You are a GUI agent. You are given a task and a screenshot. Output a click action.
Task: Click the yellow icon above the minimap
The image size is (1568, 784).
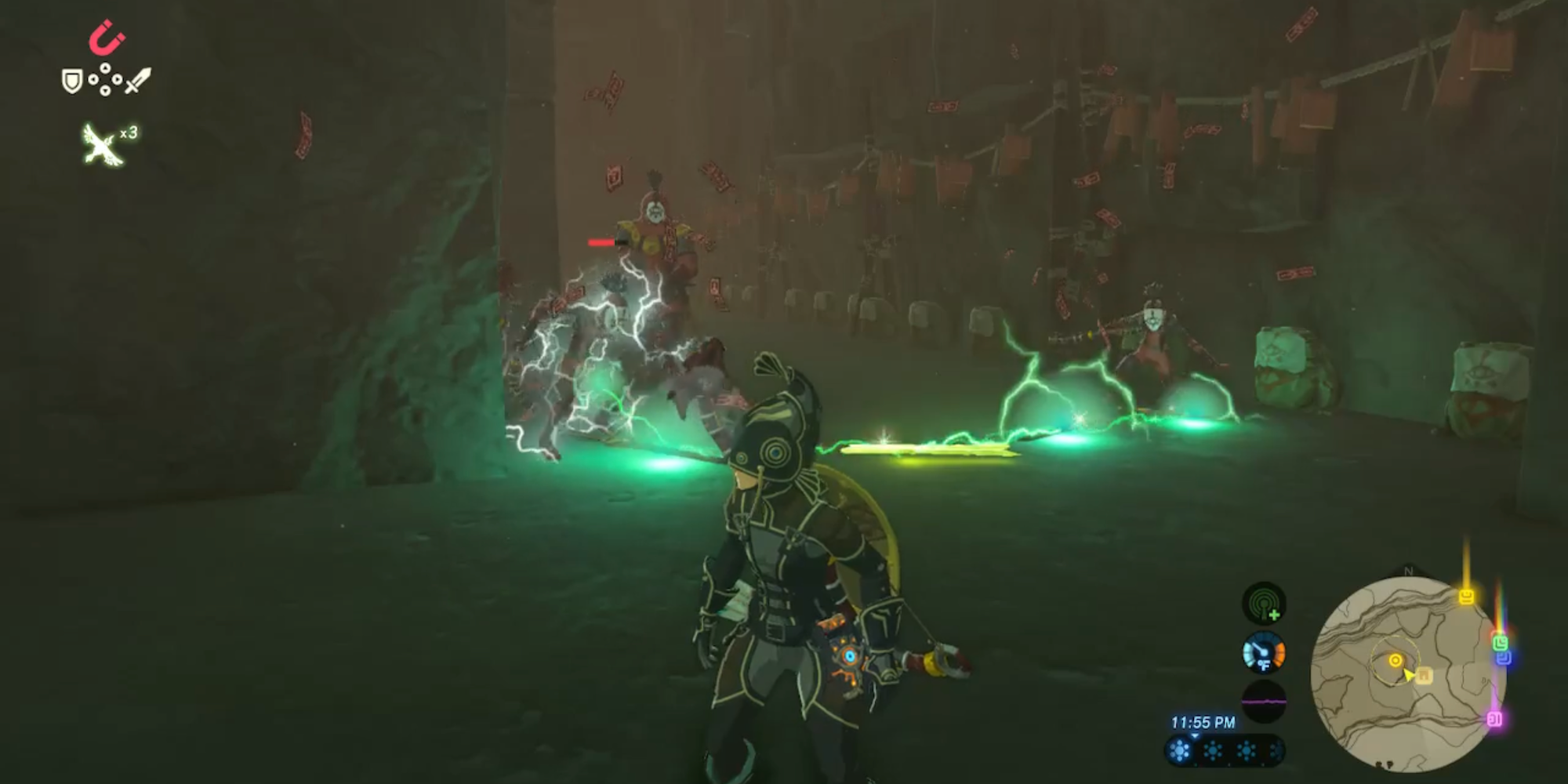1466,598
